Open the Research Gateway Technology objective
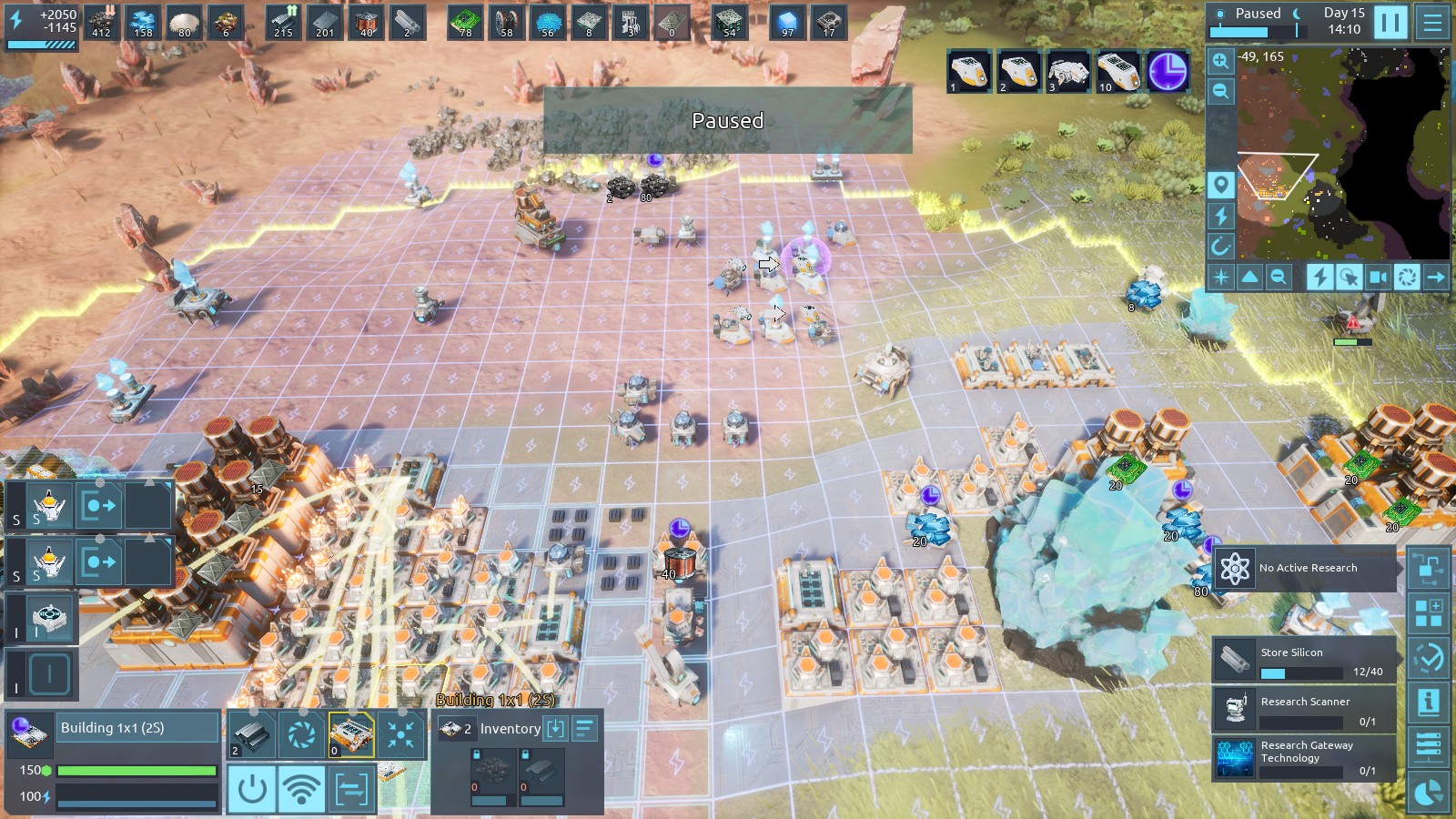The width and height of the screenshot is (1456, 819). (1305, 758)
